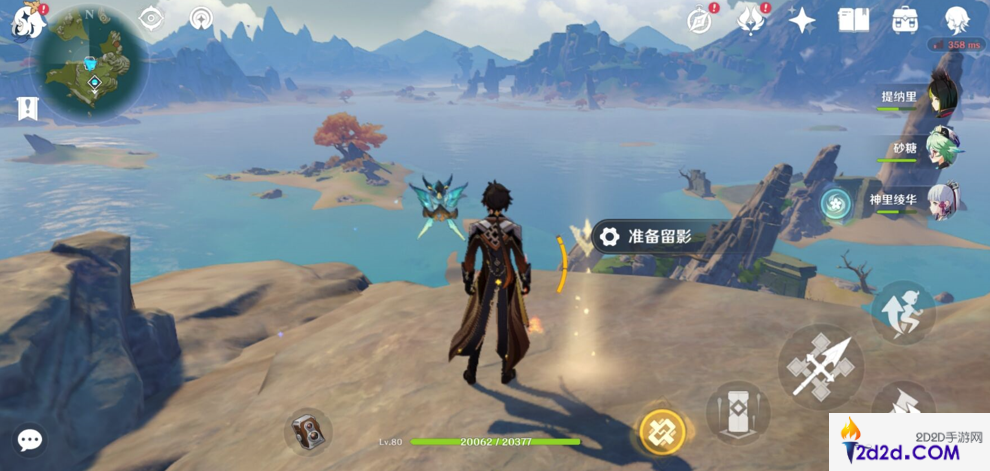Switch to party member 神里绫华
The image size is (990, 471).
[x=941, y=201]
